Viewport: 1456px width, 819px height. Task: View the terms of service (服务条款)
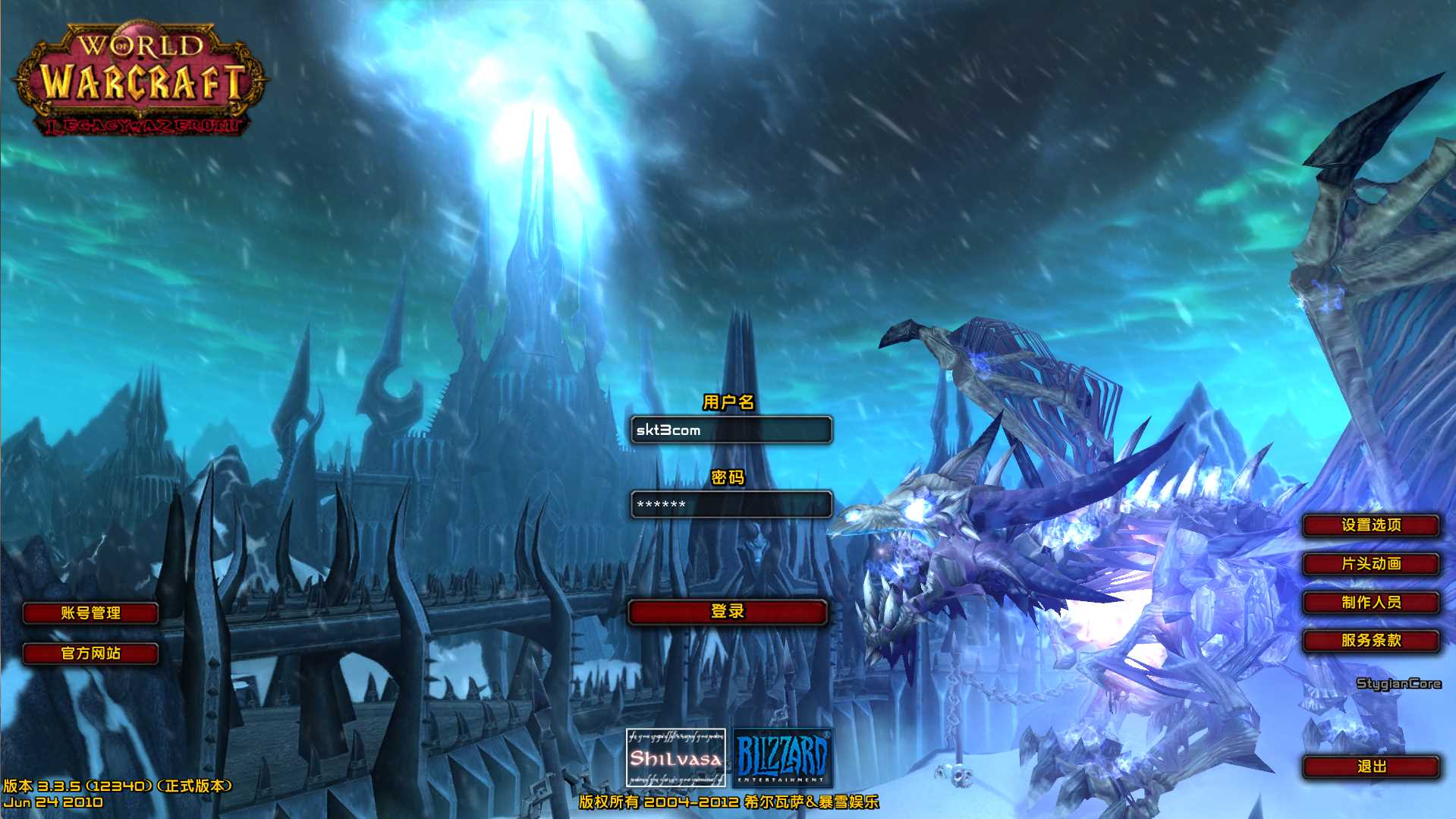[1371, 641]
